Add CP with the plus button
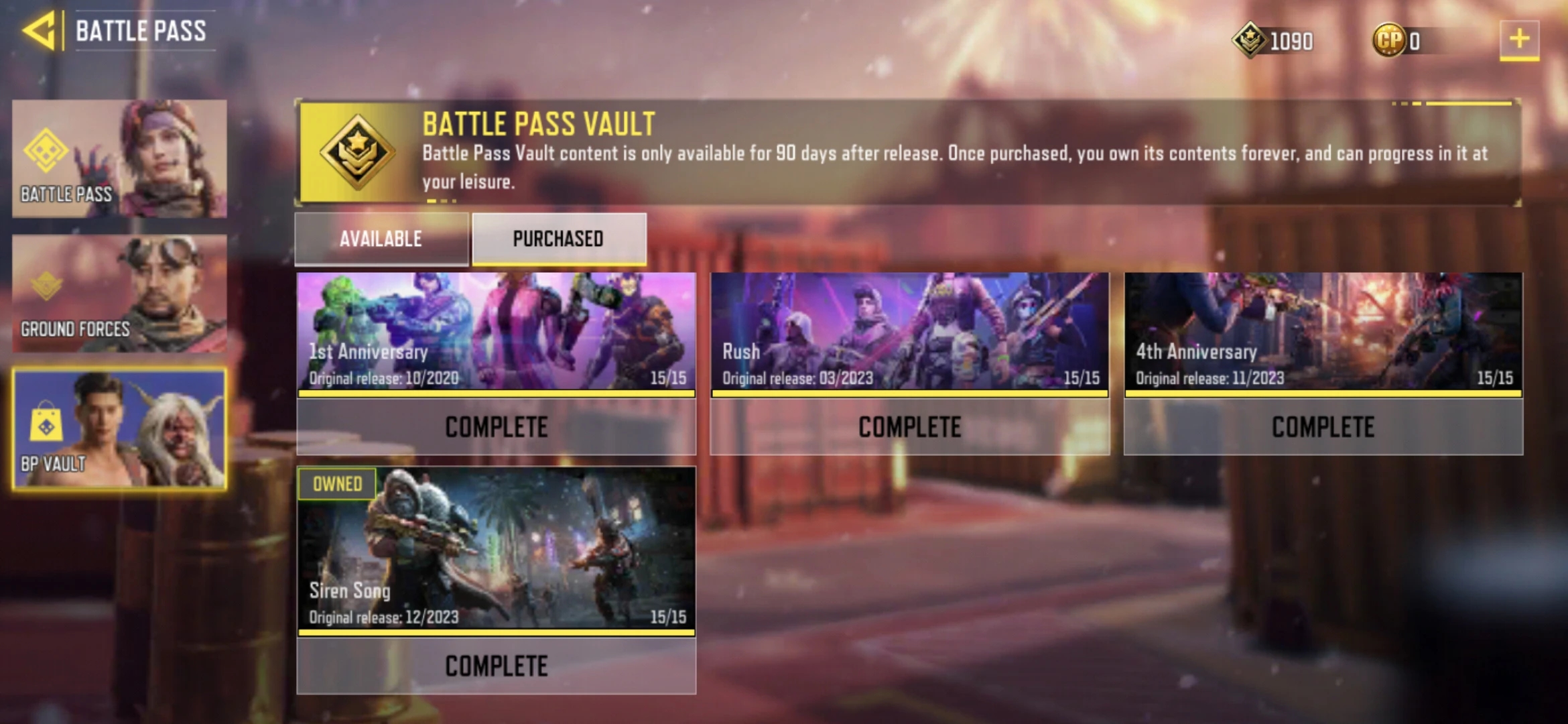The image size is (1568, 724). (1518, 40)
